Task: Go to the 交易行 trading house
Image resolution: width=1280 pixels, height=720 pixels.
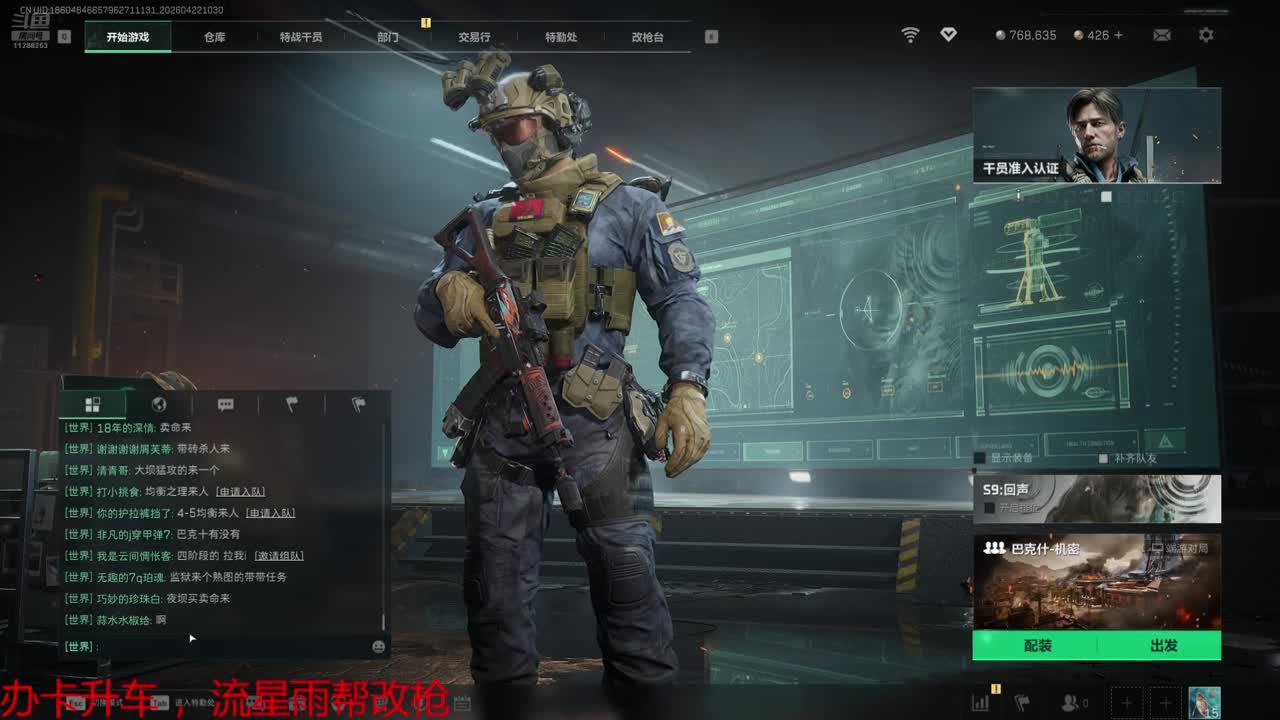Action: (474, 37)
